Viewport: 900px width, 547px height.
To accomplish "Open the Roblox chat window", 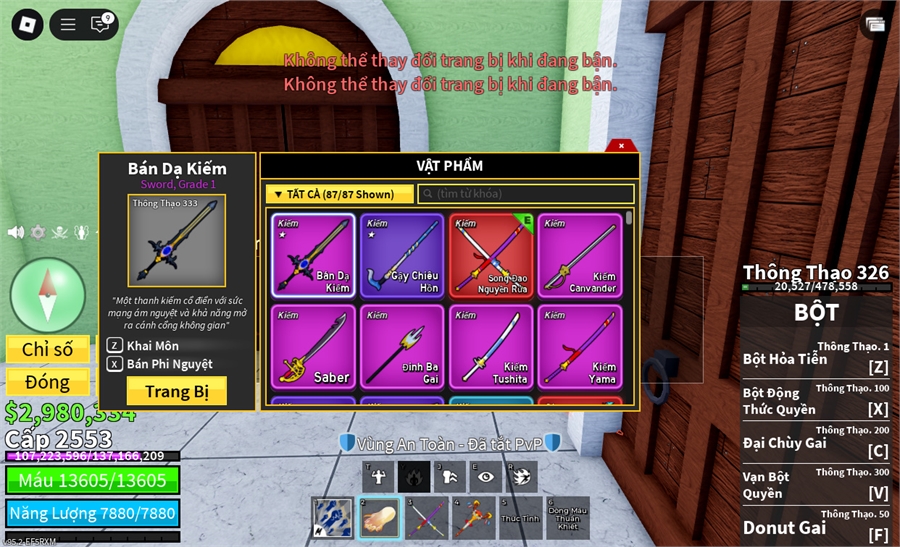I will pos(101,24).
